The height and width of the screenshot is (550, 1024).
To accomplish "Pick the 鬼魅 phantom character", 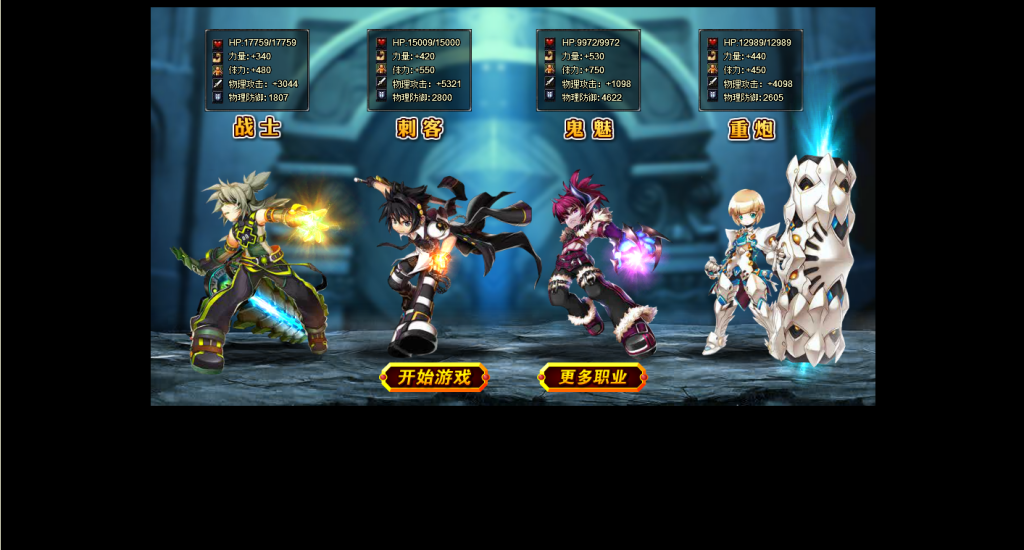I will (596, 265).
